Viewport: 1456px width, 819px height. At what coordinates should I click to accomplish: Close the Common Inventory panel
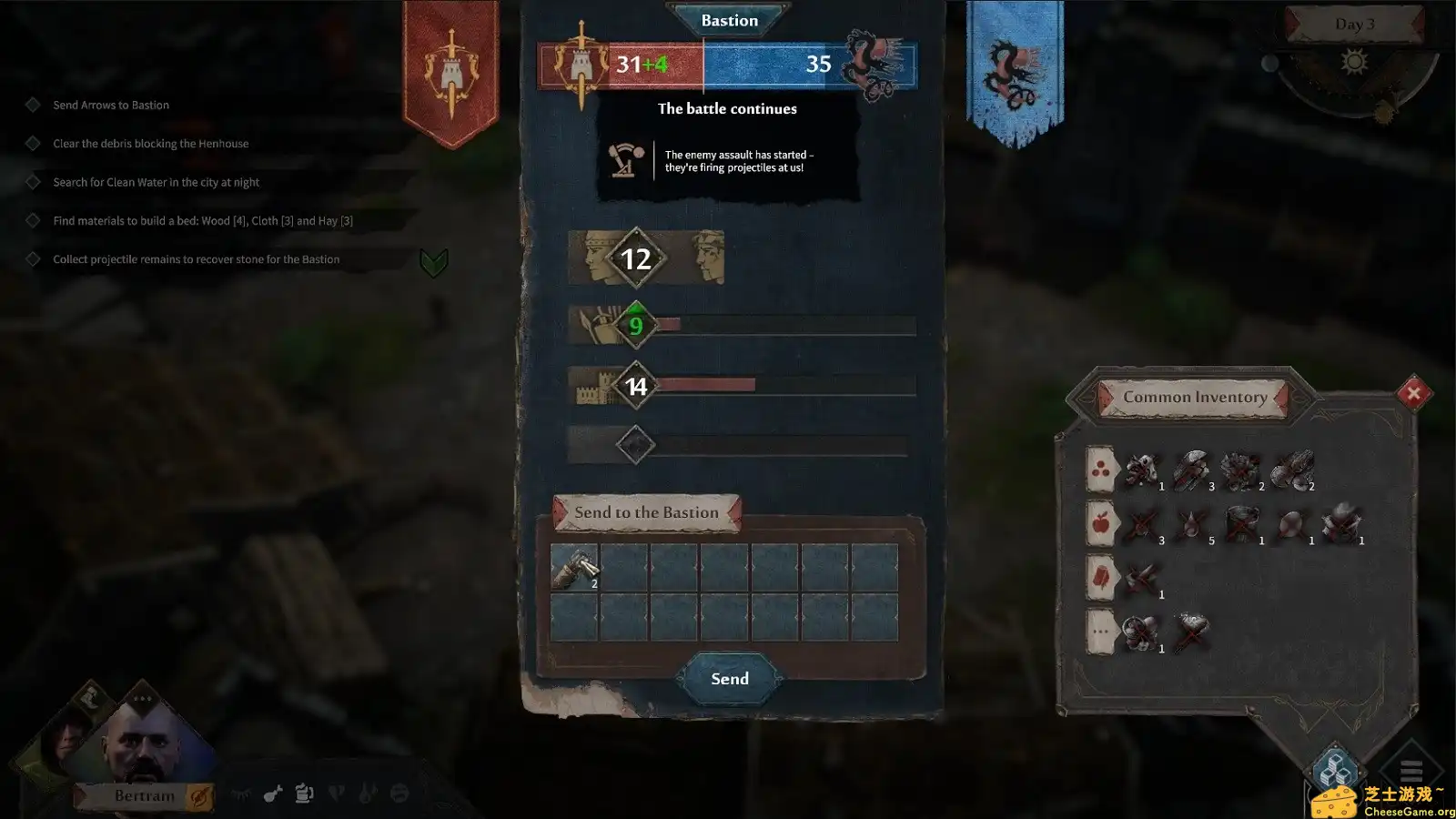(x=1412, y=393)
